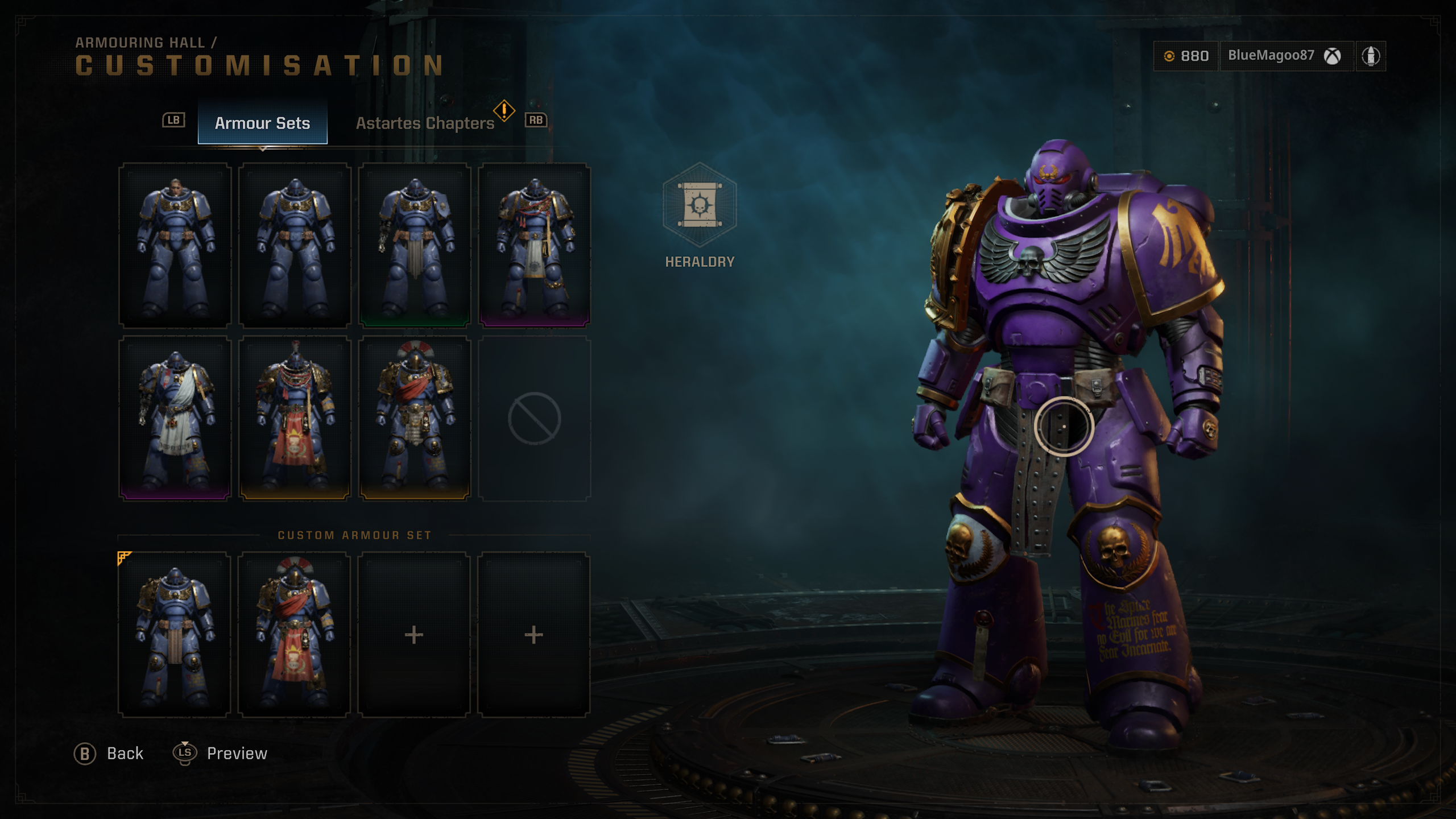Switch to the Astartes Chapters tab
Screen dimensions: 1456x819
coord(425,123)
